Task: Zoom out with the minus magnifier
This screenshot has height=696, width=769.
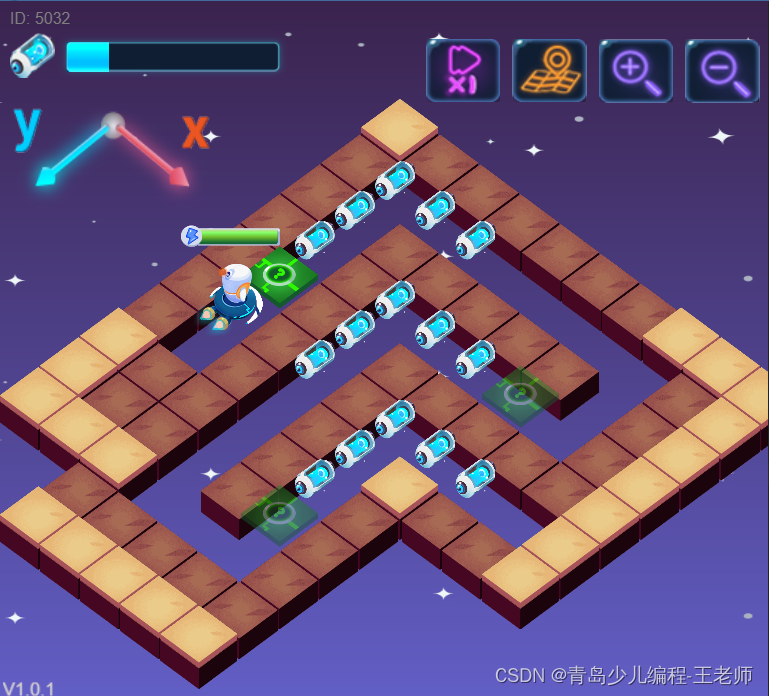Action: coord(722,70)
